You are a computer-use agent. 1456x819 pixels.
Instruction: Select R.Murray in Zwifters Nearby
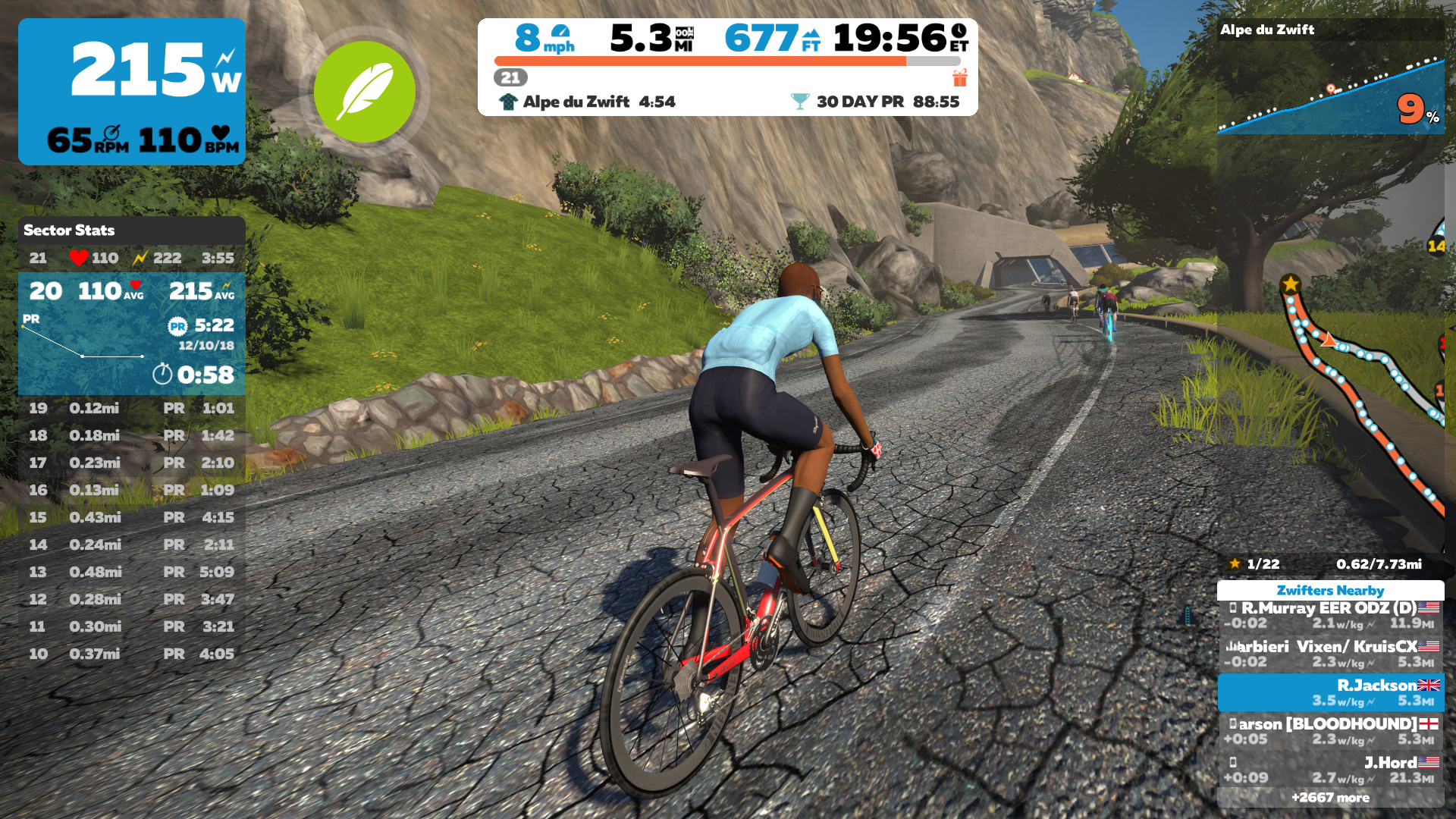1330,615
